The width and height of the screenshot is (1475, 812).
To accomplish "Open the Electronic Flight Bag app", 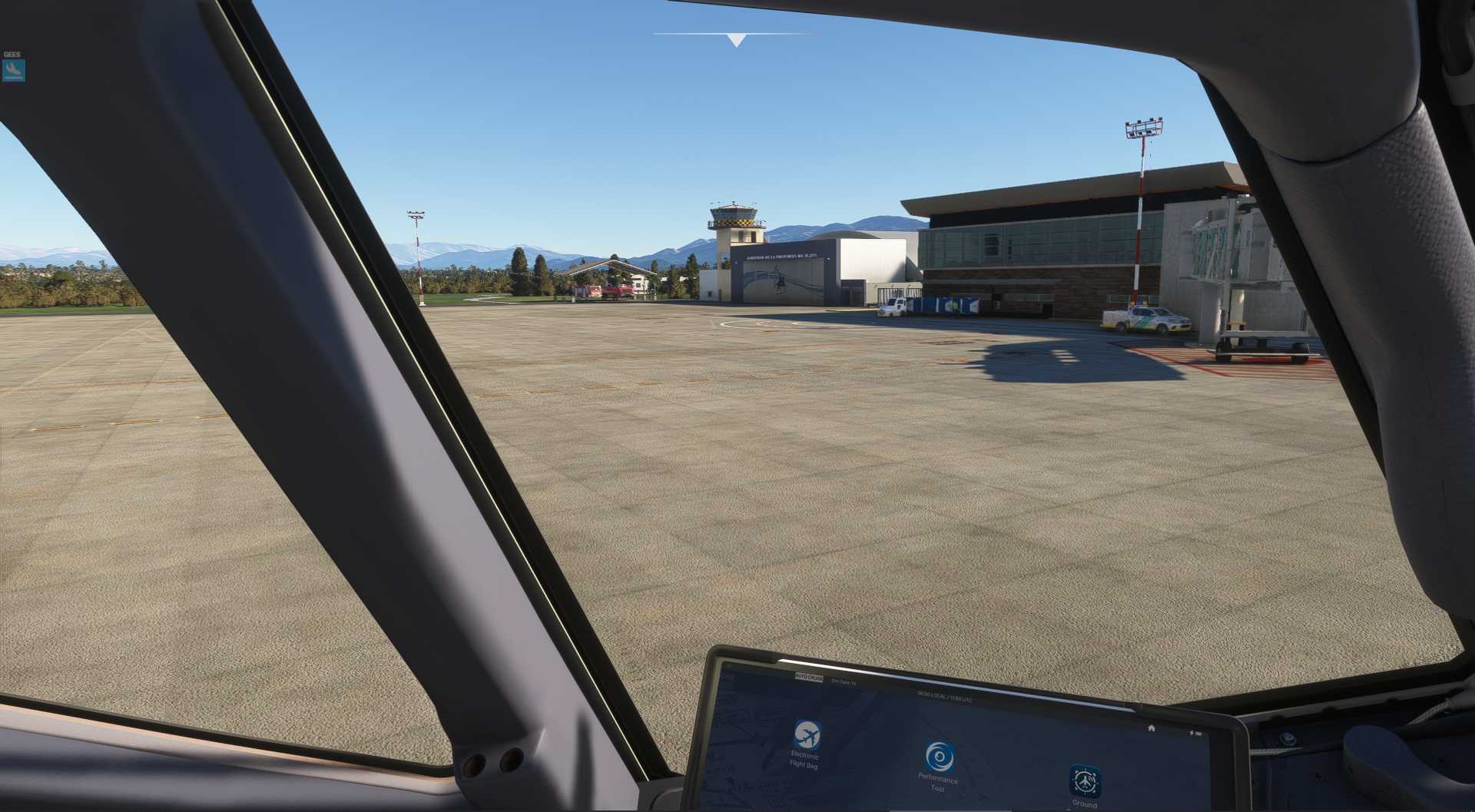I will click(x=807, y=736).
